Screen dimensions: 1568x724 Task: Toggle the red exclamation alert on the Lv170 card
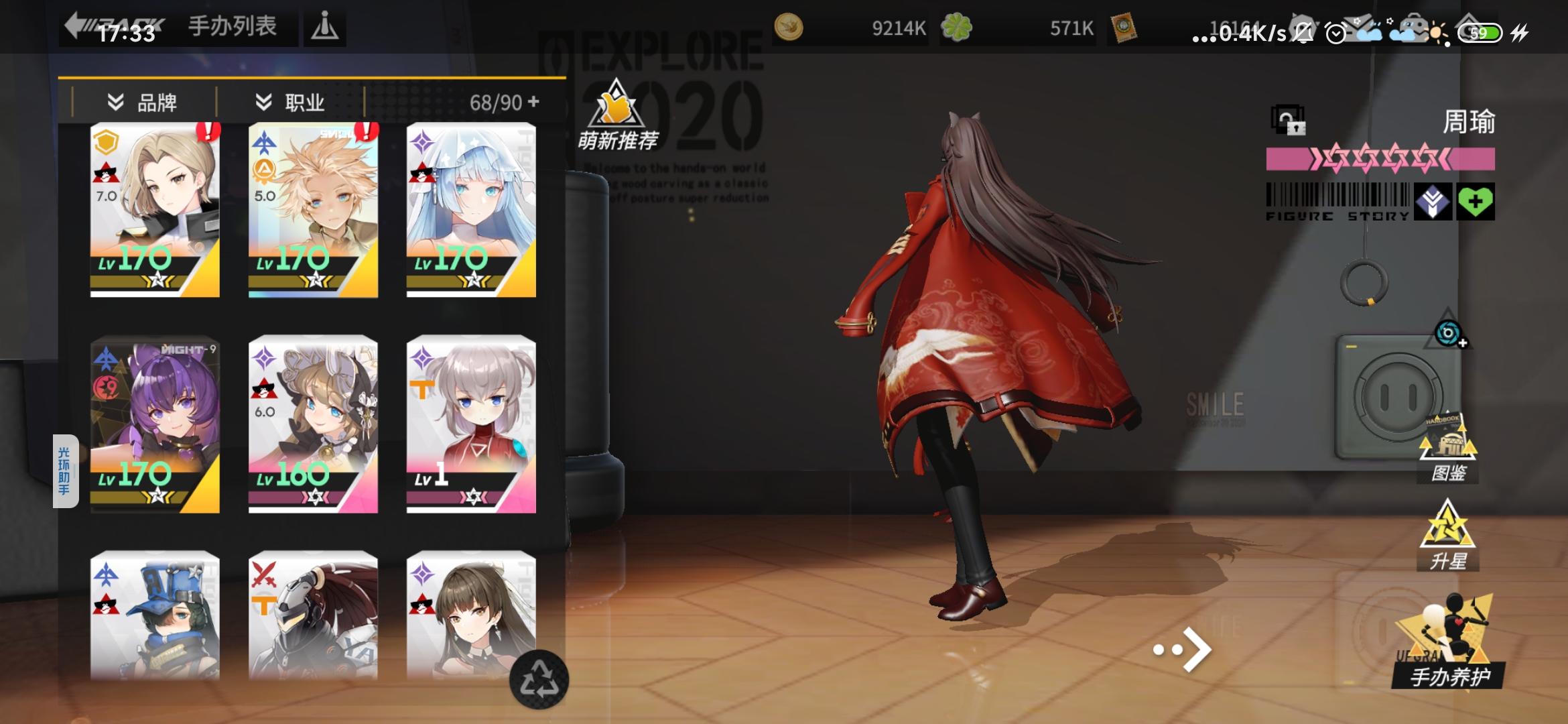click(210, 132)
